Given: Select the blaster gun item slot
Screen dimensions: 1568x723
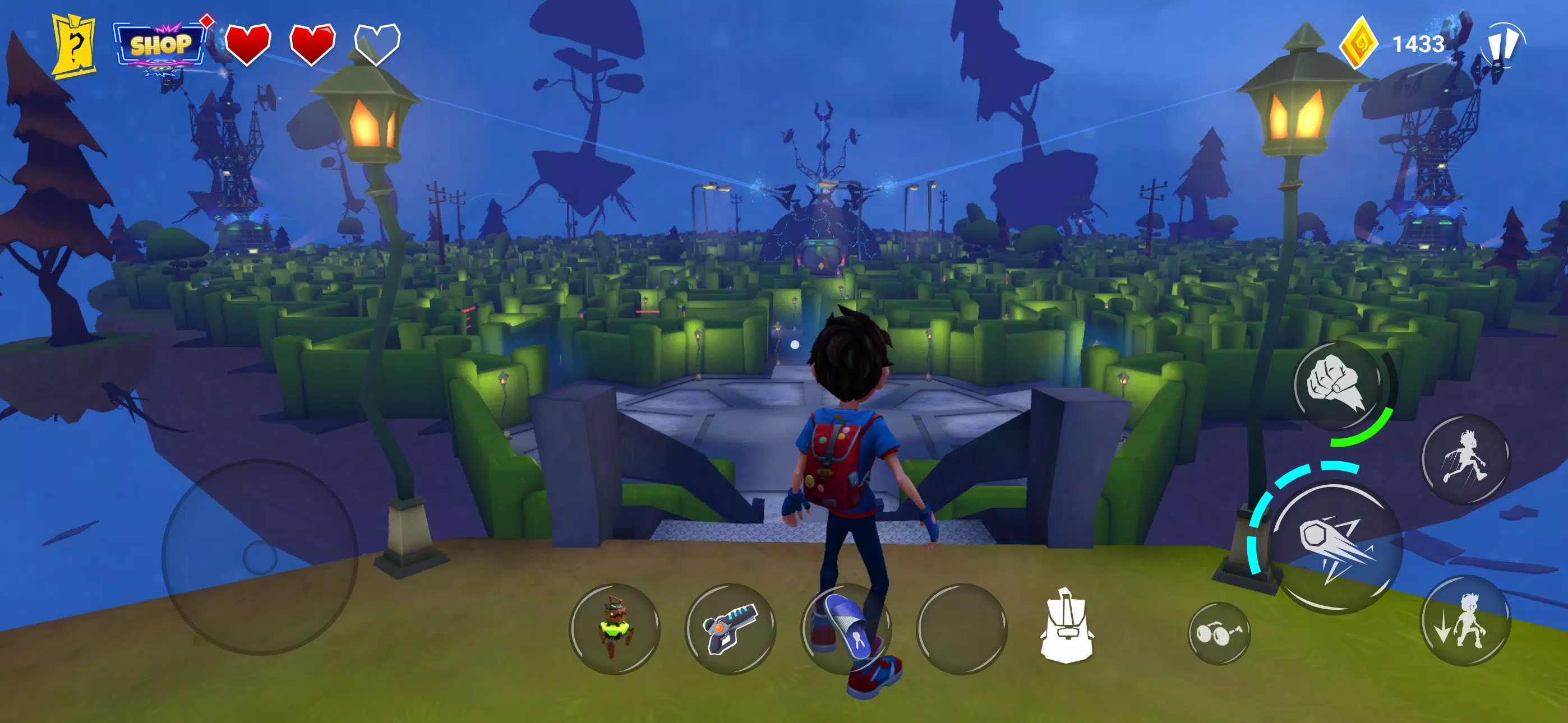Looking at the screenshot, I should (x=732, y=631).
